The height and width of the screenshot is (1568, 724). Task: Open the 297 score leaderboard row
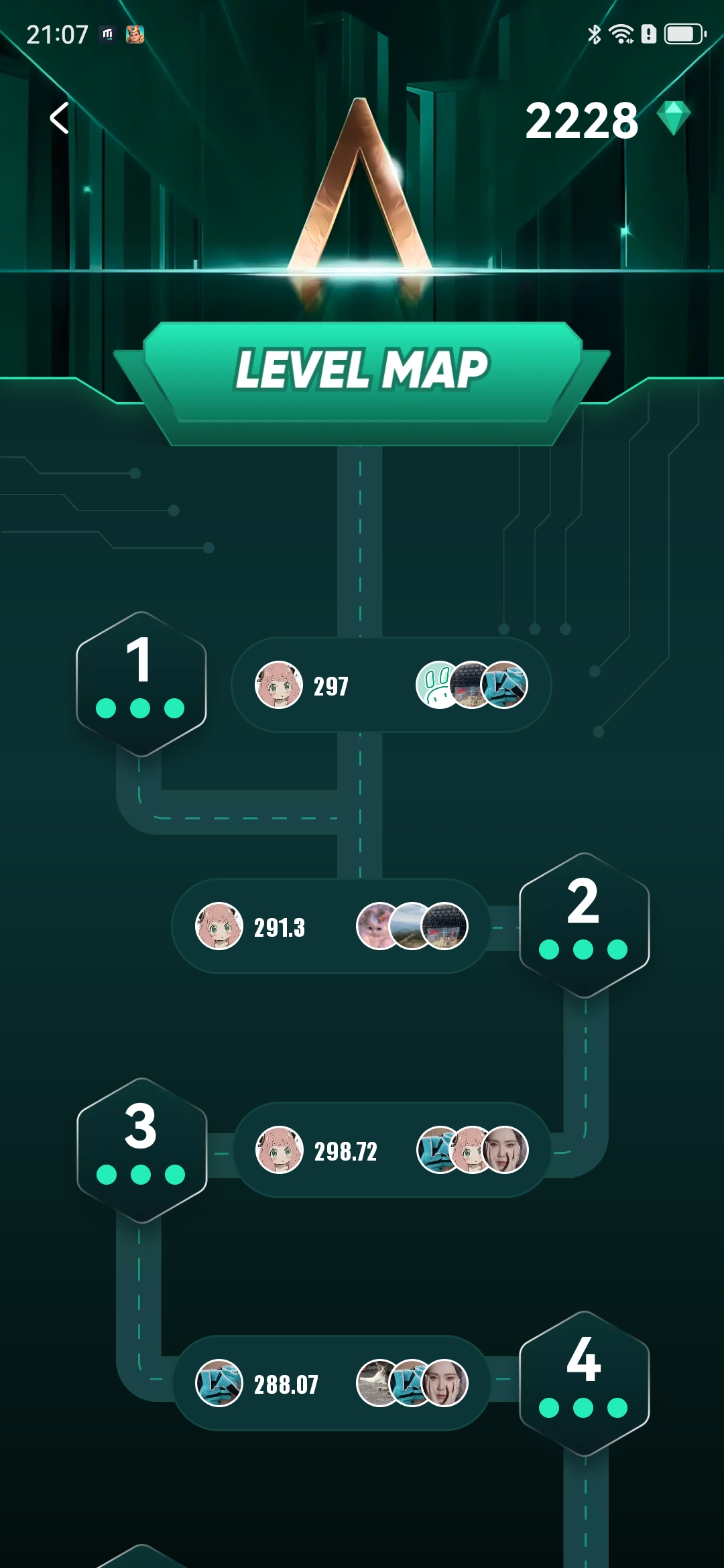click(x=391, y=685)
